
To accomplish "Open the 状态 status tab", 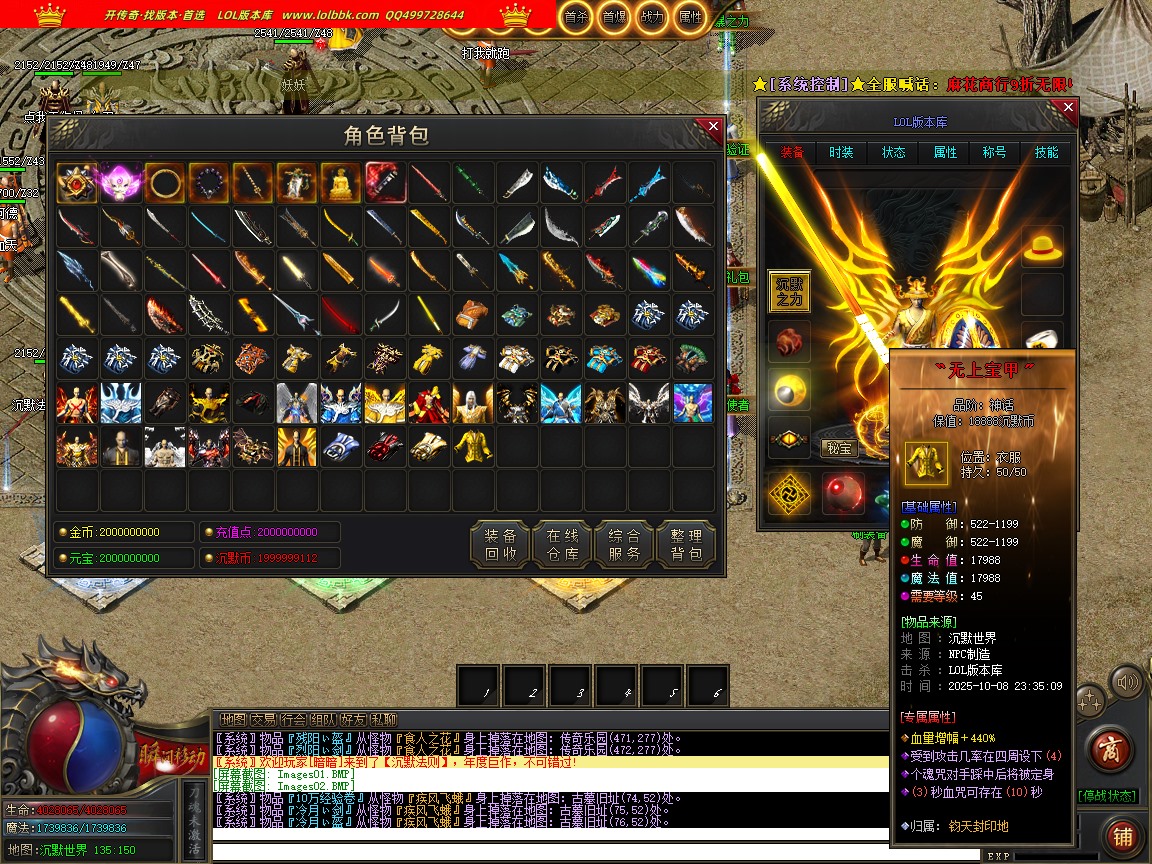I will 893,153.
